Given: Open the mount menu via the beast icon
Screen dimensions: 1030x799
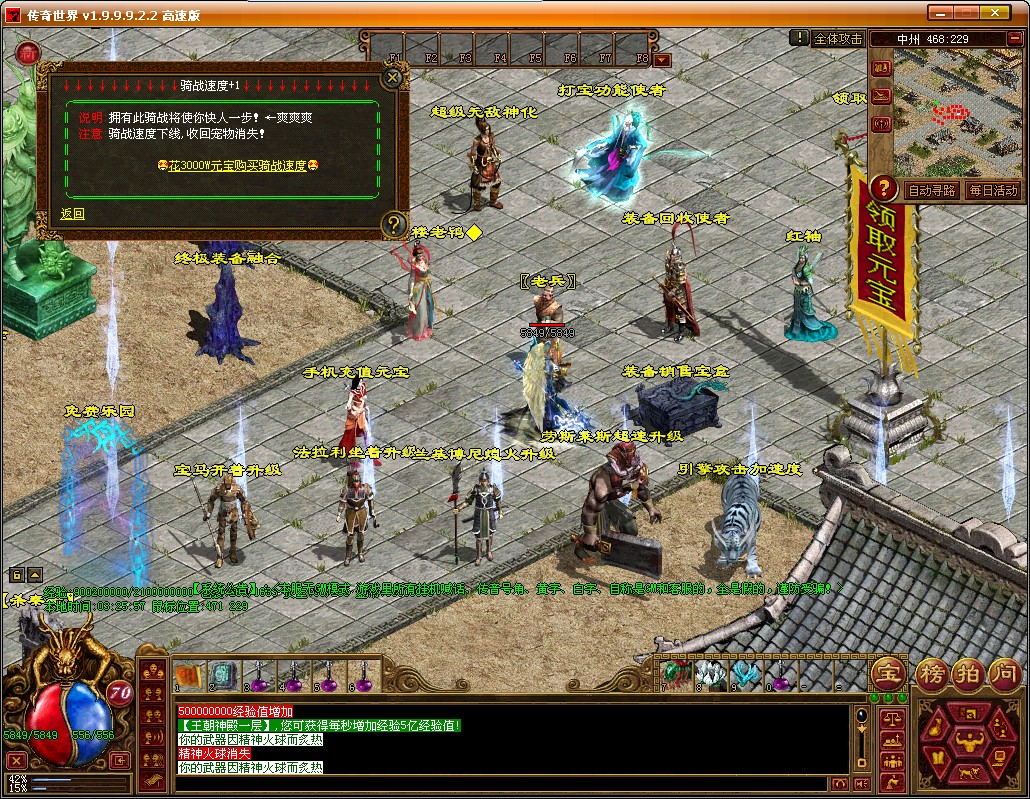Looking at the screenshot, I should coord(968,771).
